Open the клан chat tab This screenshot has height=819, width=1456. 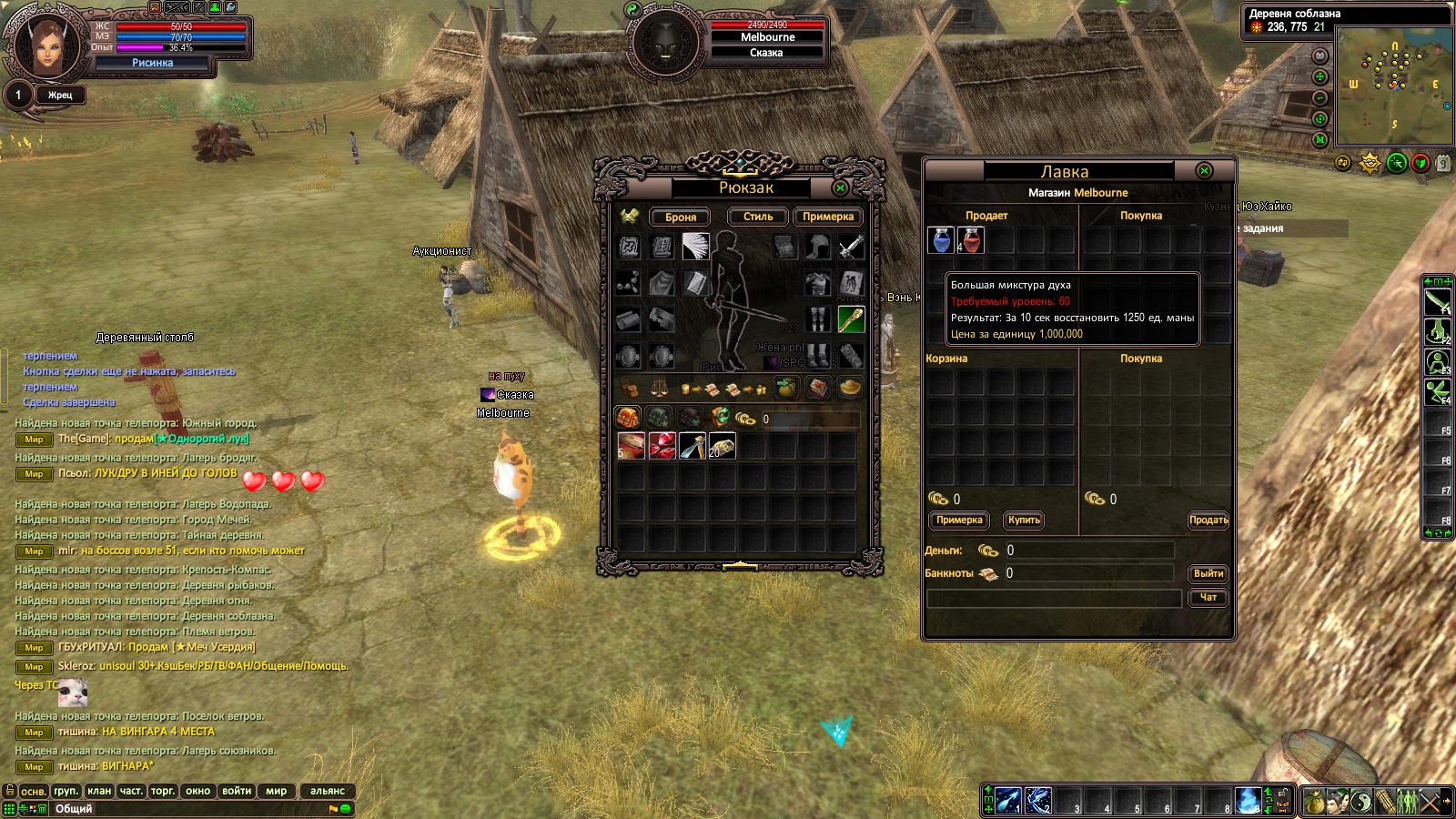pyautogui.click(x=99, y=791)
